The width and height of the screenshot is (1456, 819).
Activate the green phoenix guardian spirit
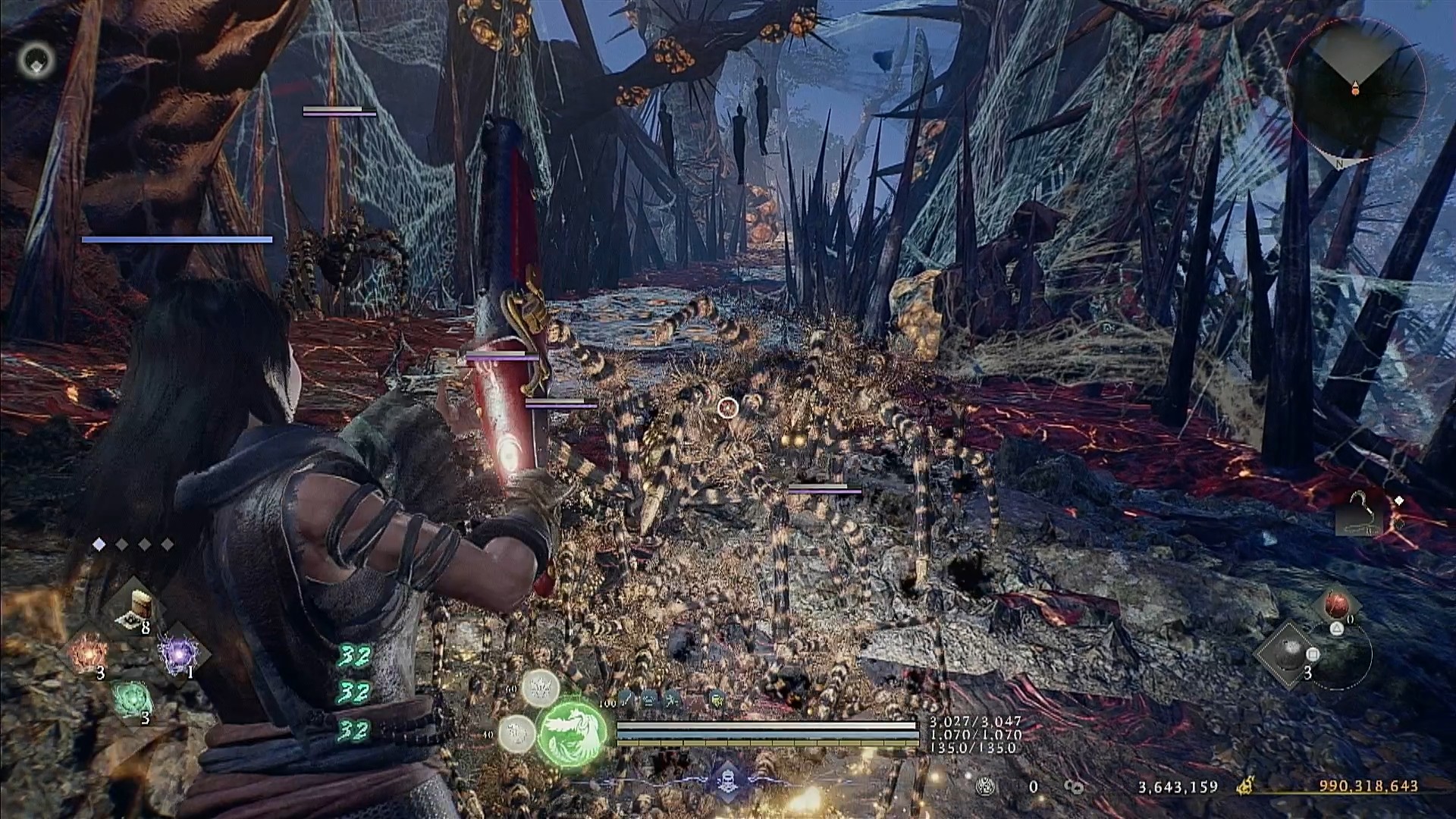tap(573, 730)
